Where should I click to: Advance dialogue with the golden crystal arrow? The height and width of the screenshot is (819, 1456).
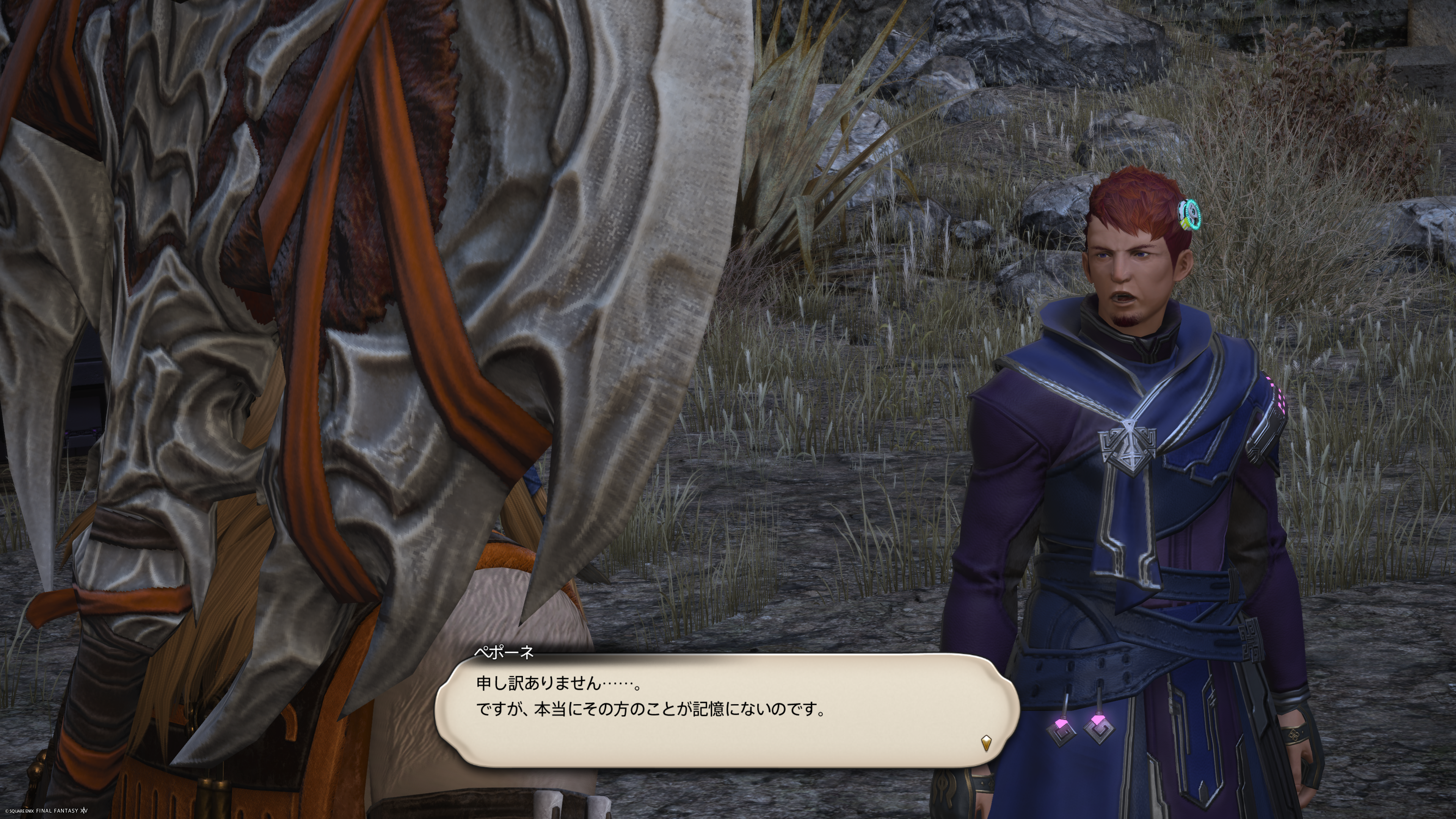[x=986, y=742]
